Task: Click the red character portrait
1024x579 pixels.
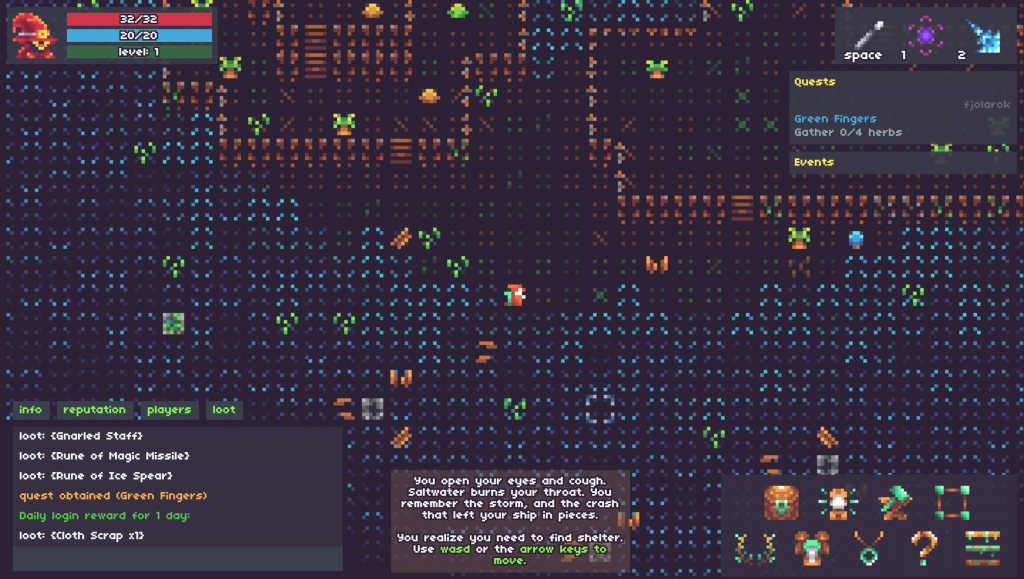Action: click(34, 36)
